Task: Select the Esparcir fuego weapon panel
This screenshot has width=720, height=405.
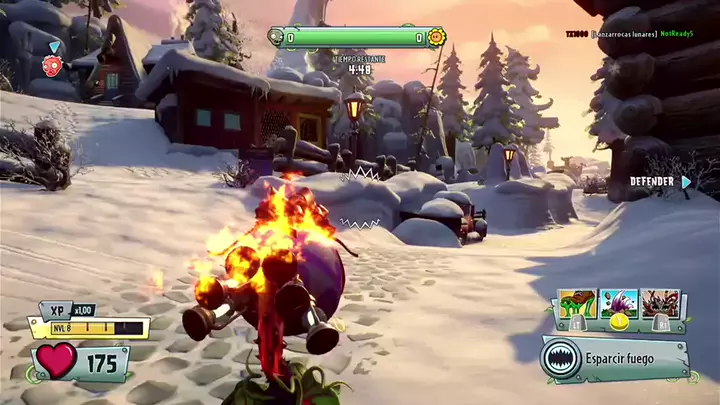Action: point(614,359)
